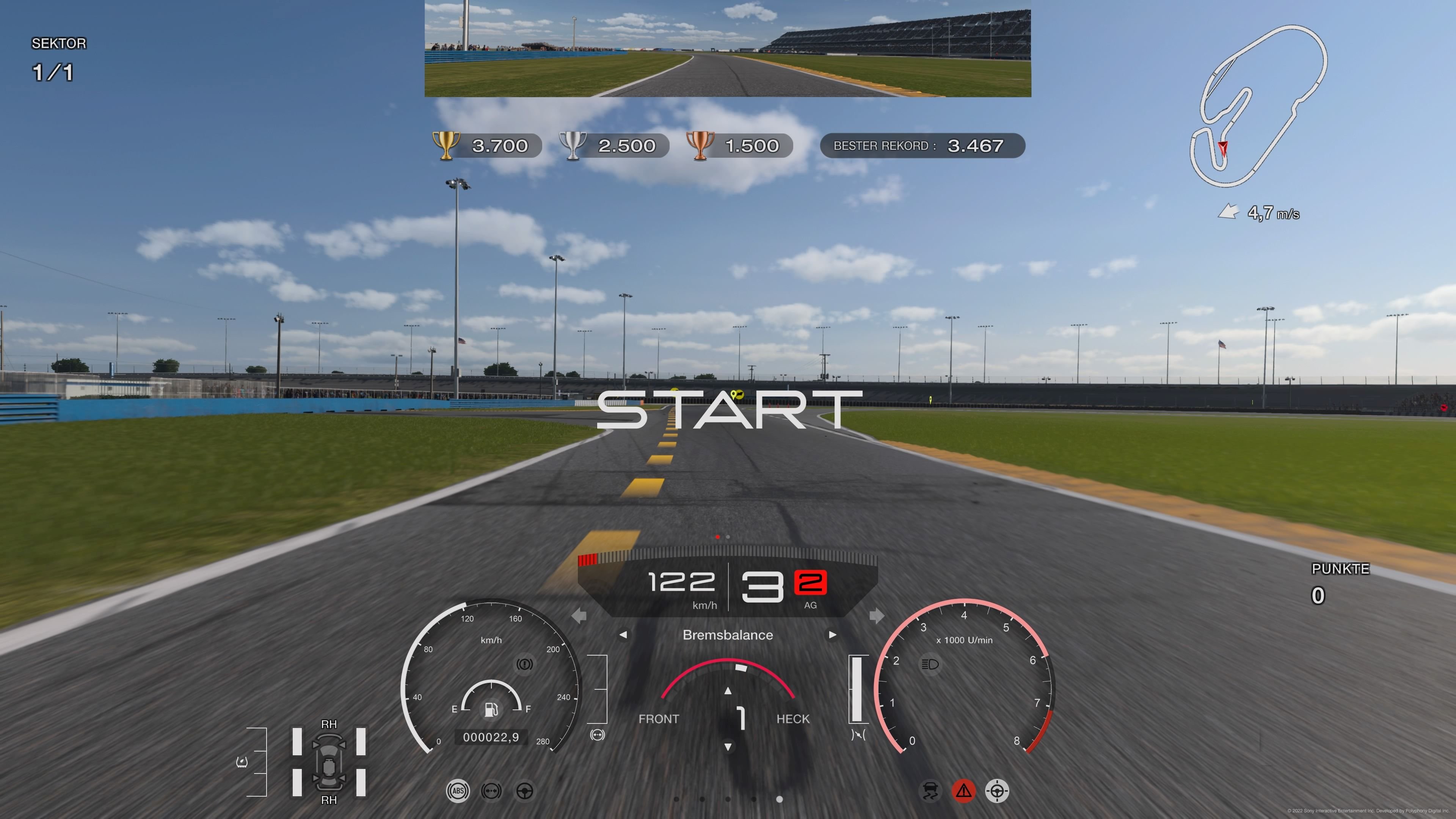The image size is (1456, 819).
Task: Select the first page indicator dot
Action: point(676,799)
